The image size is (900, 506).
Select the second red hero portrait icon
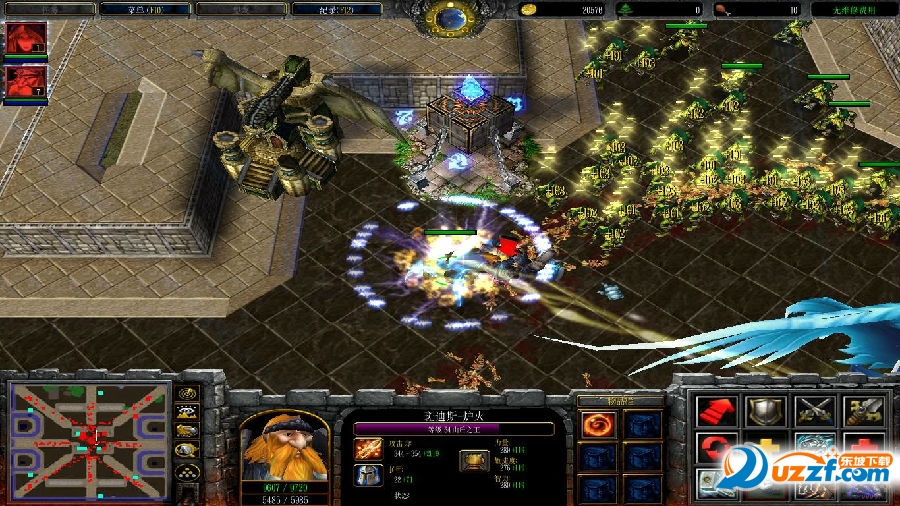pyautogui.click(x=26, y=81)
